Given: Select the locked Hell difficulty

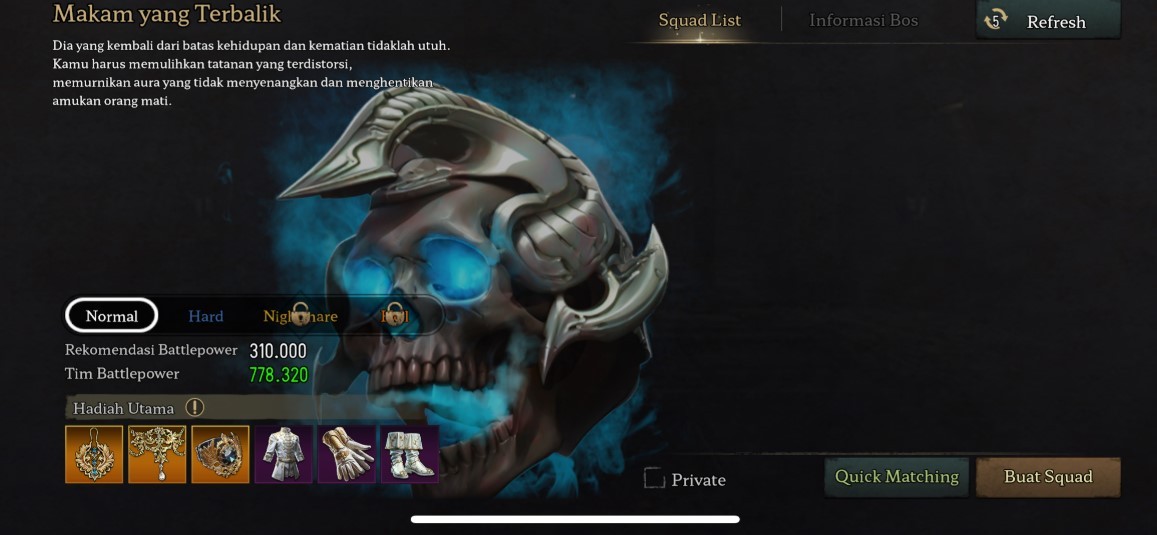Looking at the screenshot, I should point(395,316).
